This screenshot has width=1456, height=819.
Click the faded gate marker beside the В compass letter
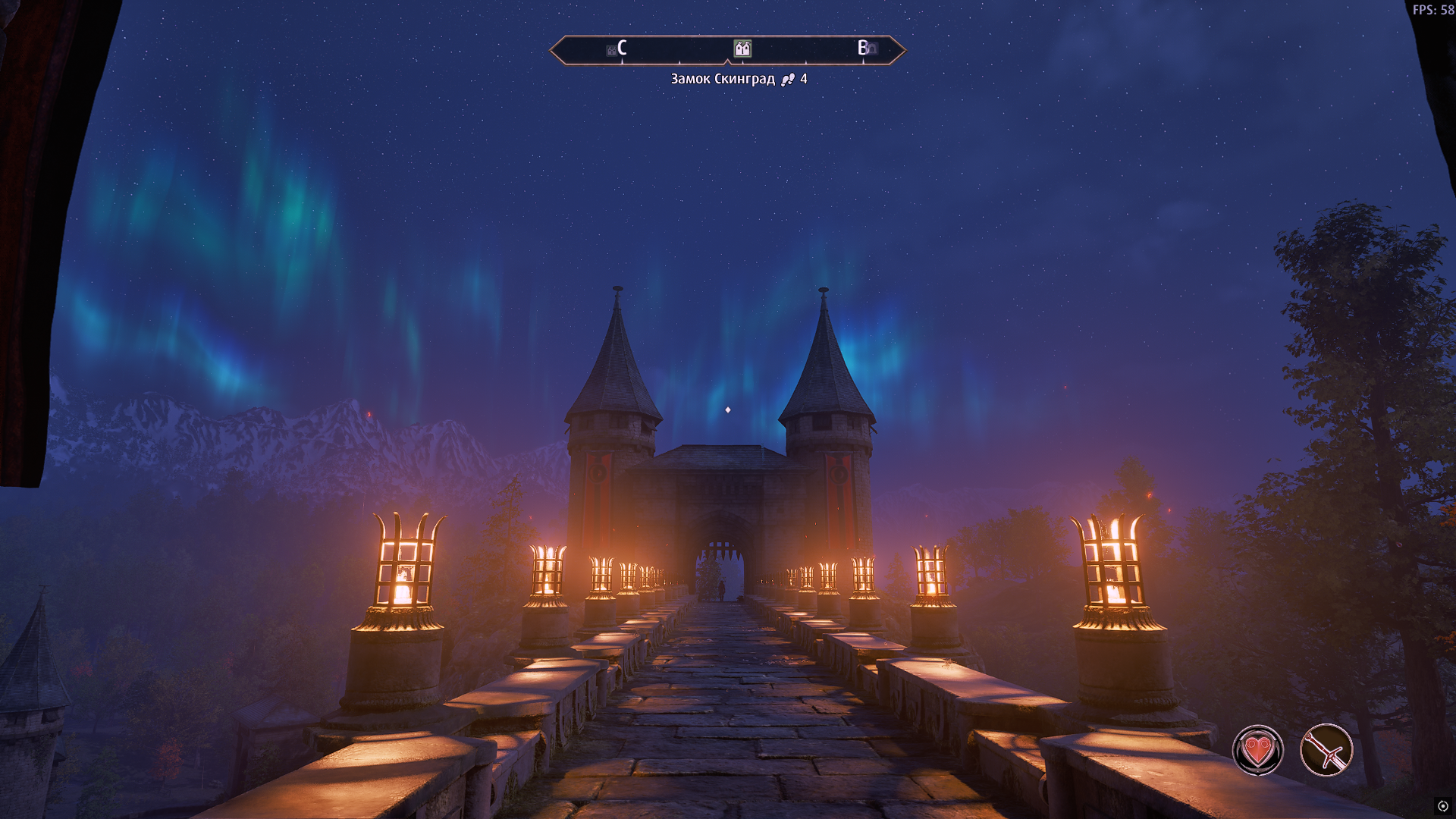(873, 49)
